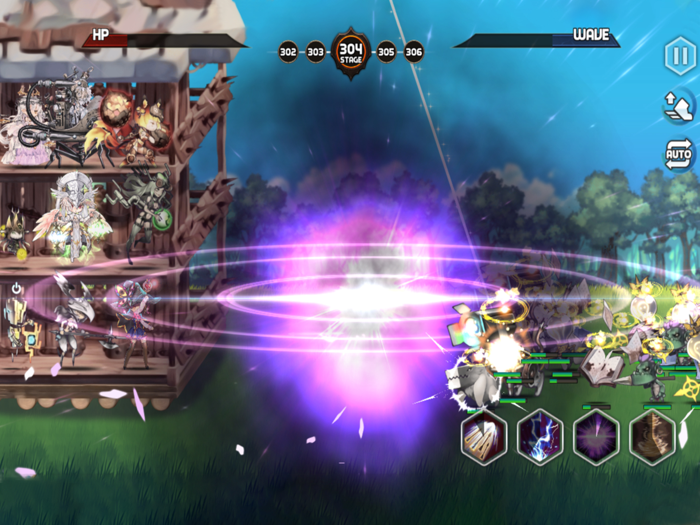Pause the battle
The image size is (700, 525).
click(x=679, y=56)
